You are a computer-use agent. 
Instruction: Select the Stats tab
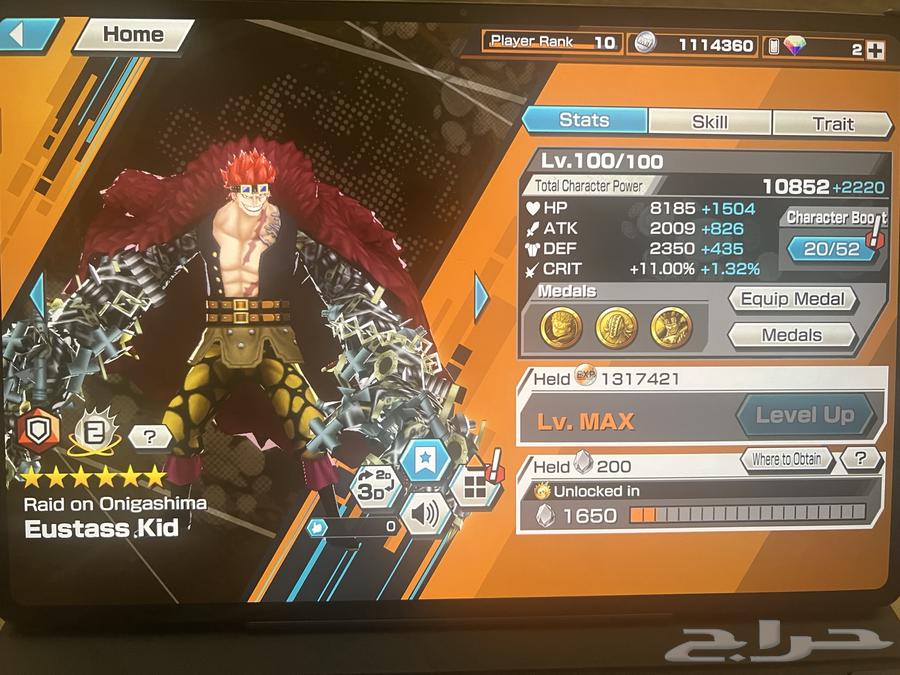[x=584, y=120]
